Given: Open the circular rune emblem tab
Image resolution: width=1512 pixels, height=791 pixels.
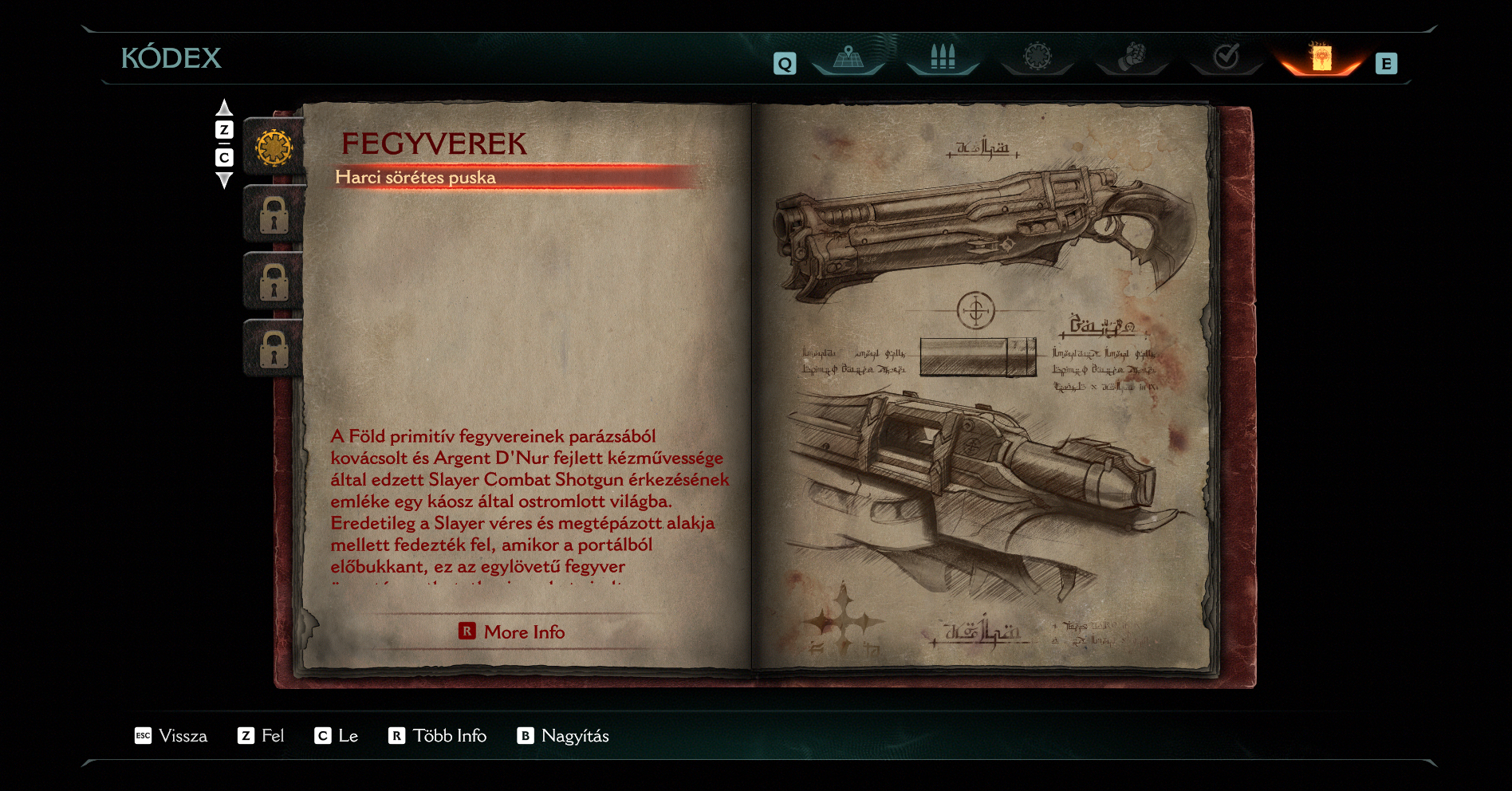Looking at the screenshot, I should point(1038,57).
